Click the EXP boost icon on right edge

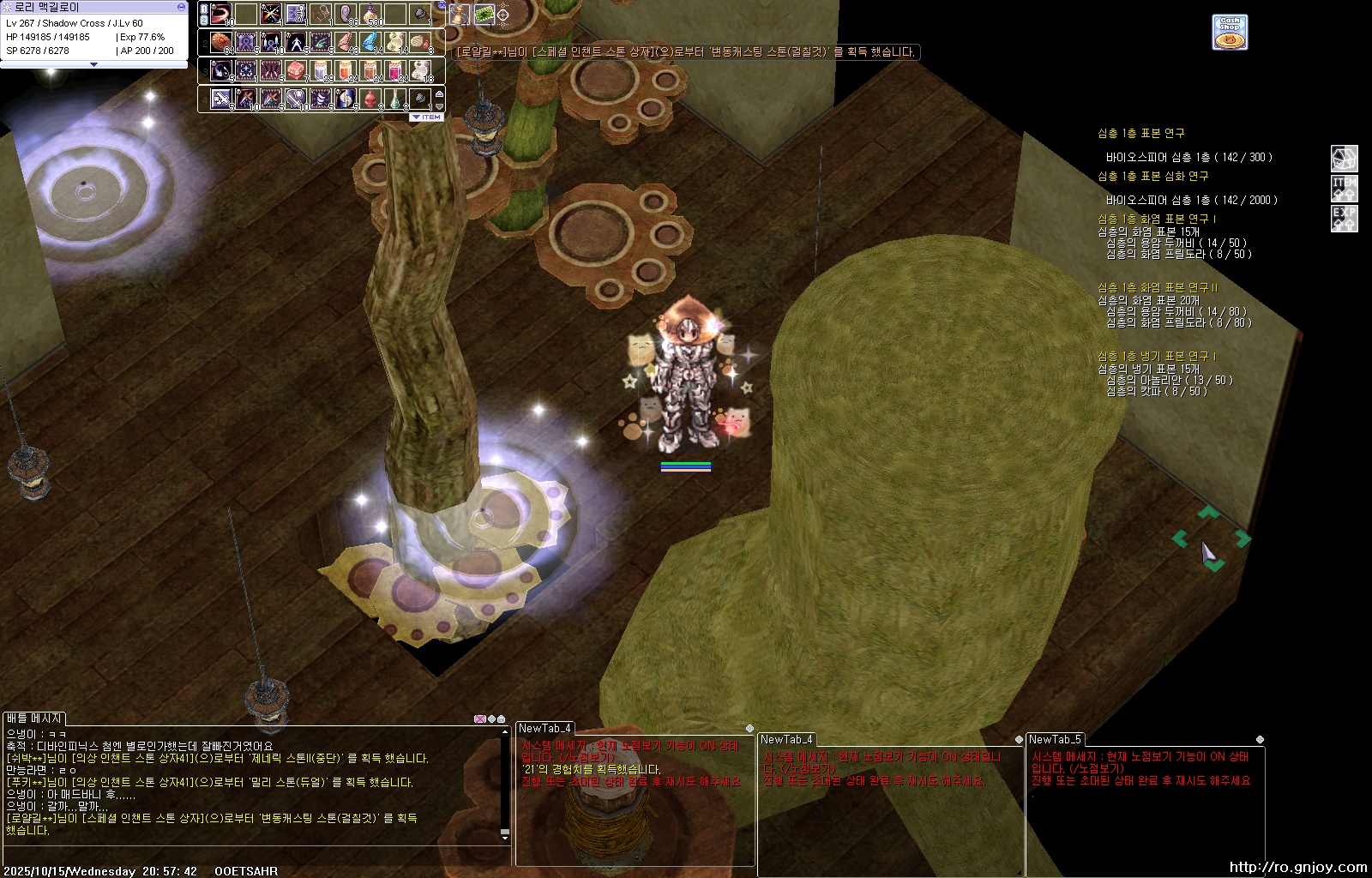[x=1344, y=218]
